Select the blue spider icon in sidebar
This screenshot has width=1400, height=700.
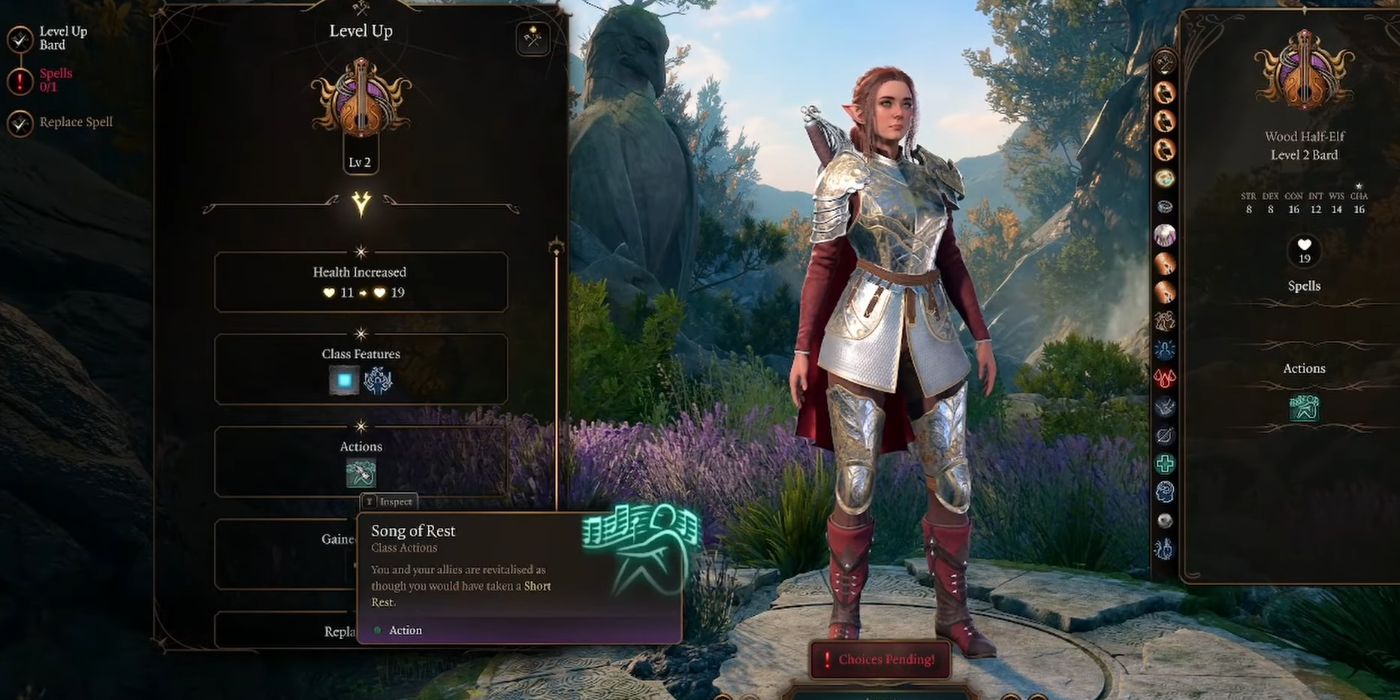1165,350
